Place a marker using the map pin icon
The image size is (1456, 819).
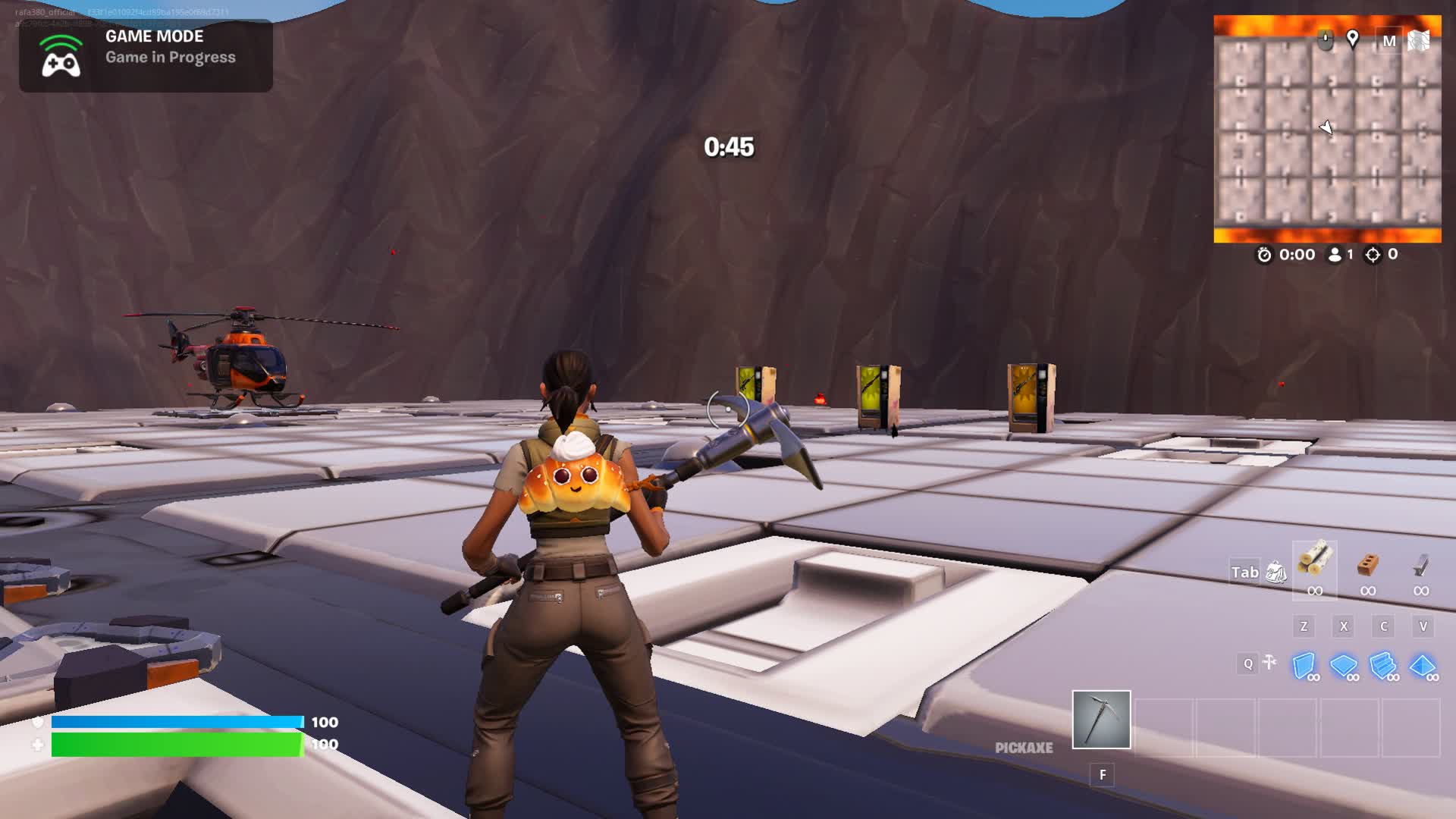1352,39
